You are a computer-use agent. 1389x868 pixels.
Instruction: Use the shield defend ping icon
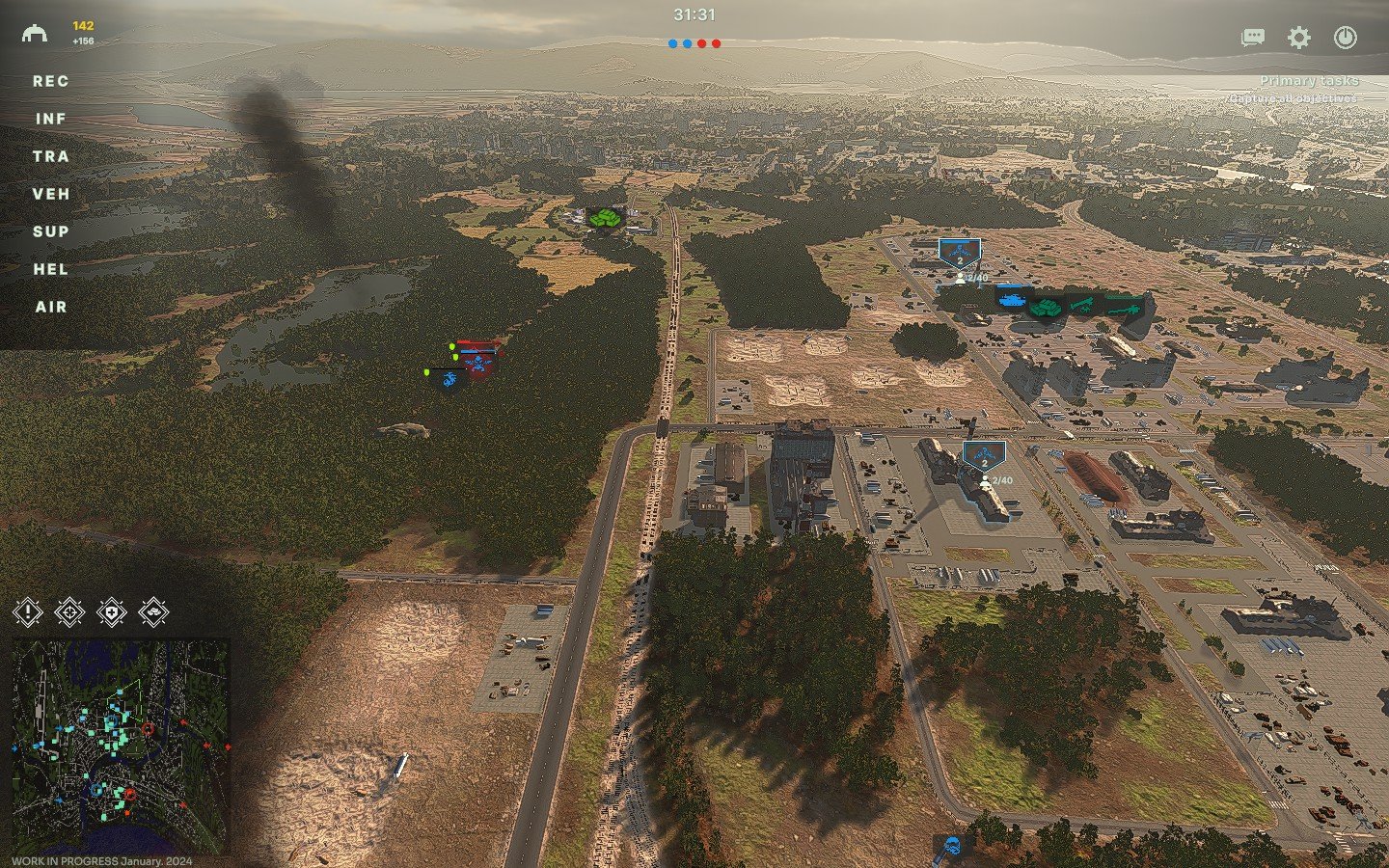pos(112,611)
